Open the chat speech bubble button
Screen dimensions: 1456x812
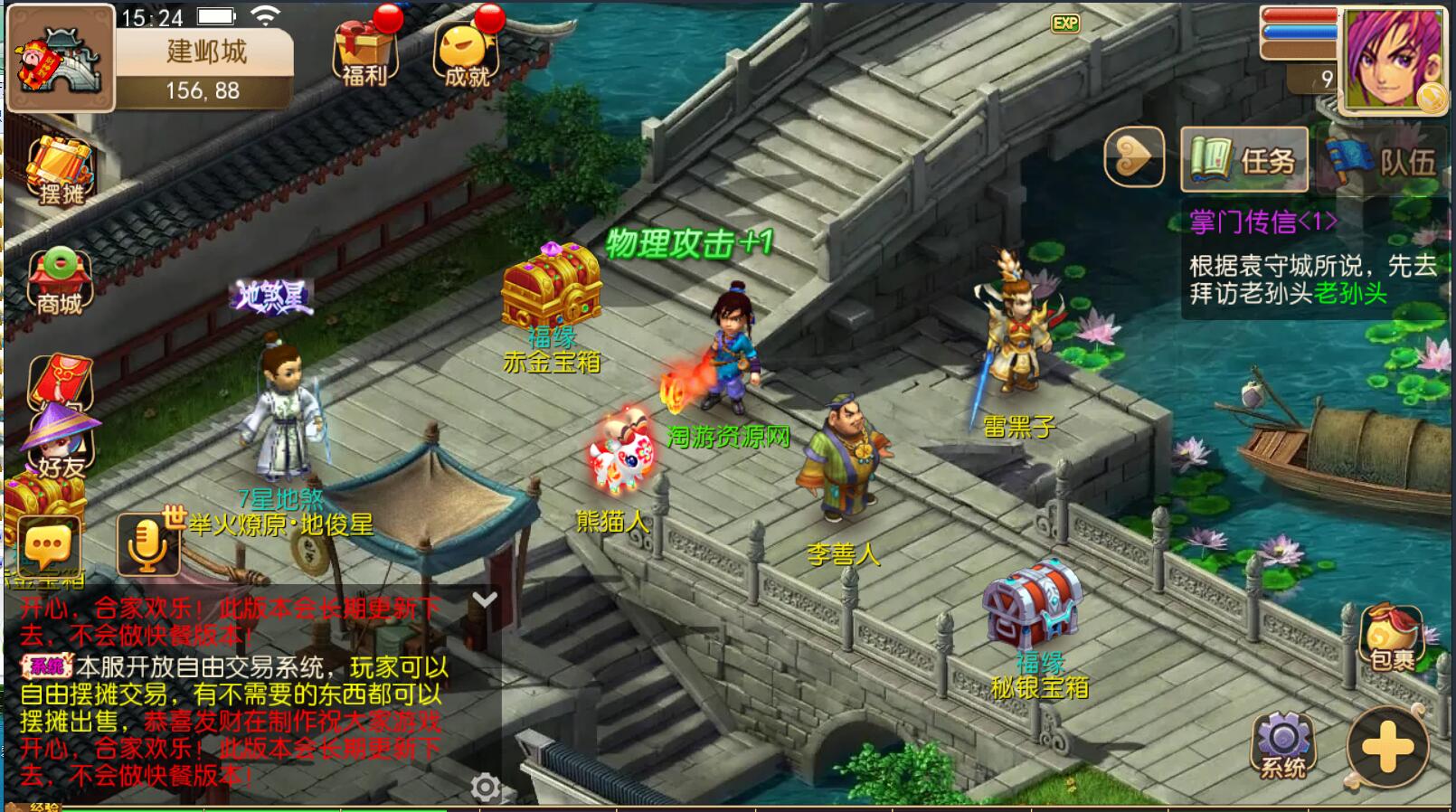pyautogui.click(x=49, y=545)
